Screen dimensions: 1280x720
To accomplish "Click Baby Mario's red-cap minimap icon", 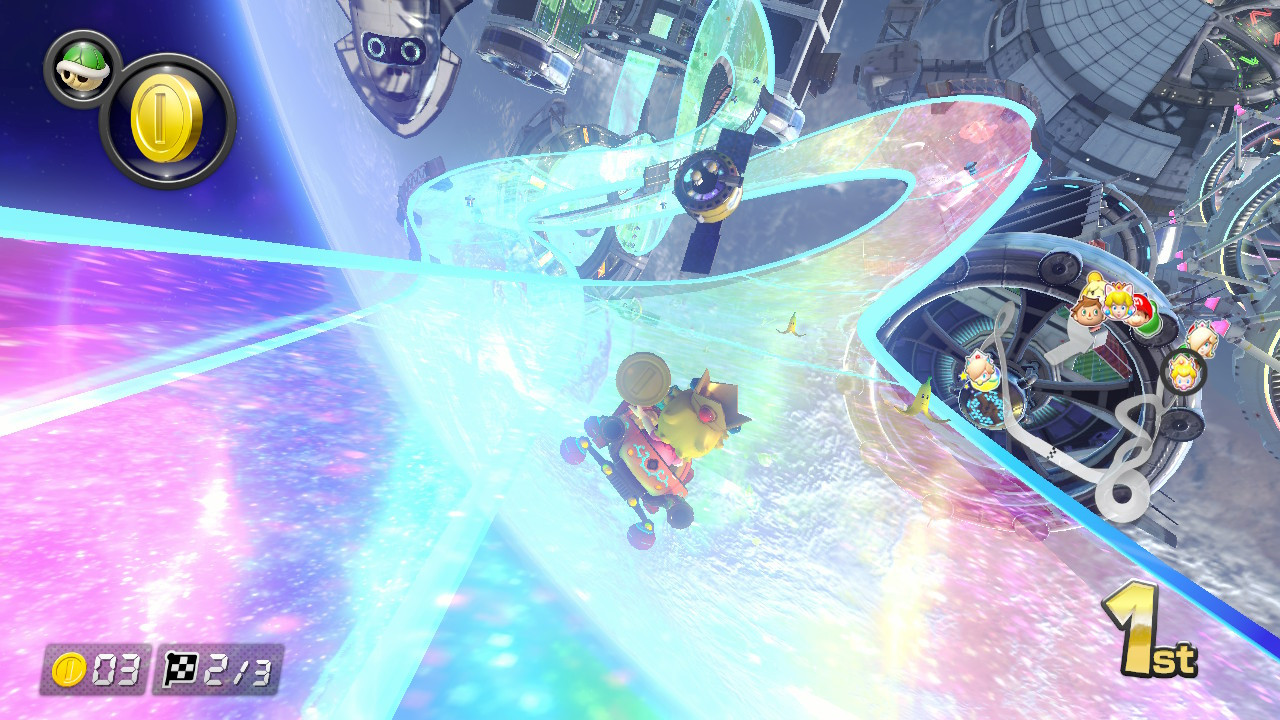I will pyautogui.click(x=1141, y=306).
